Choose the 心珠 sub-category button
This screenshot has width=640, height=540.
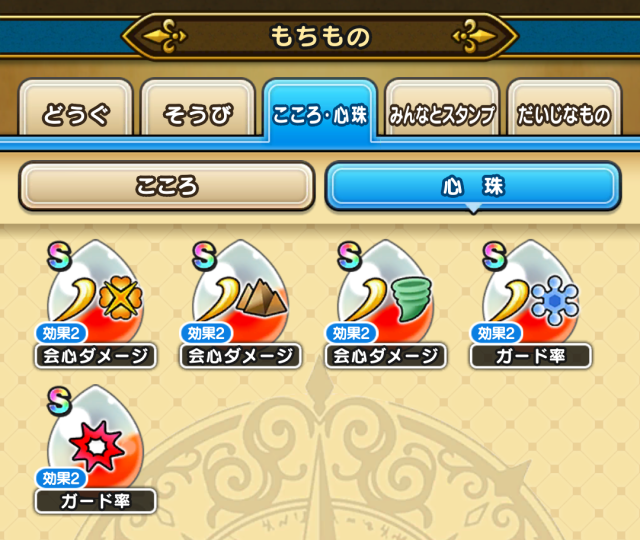(473, 186)
